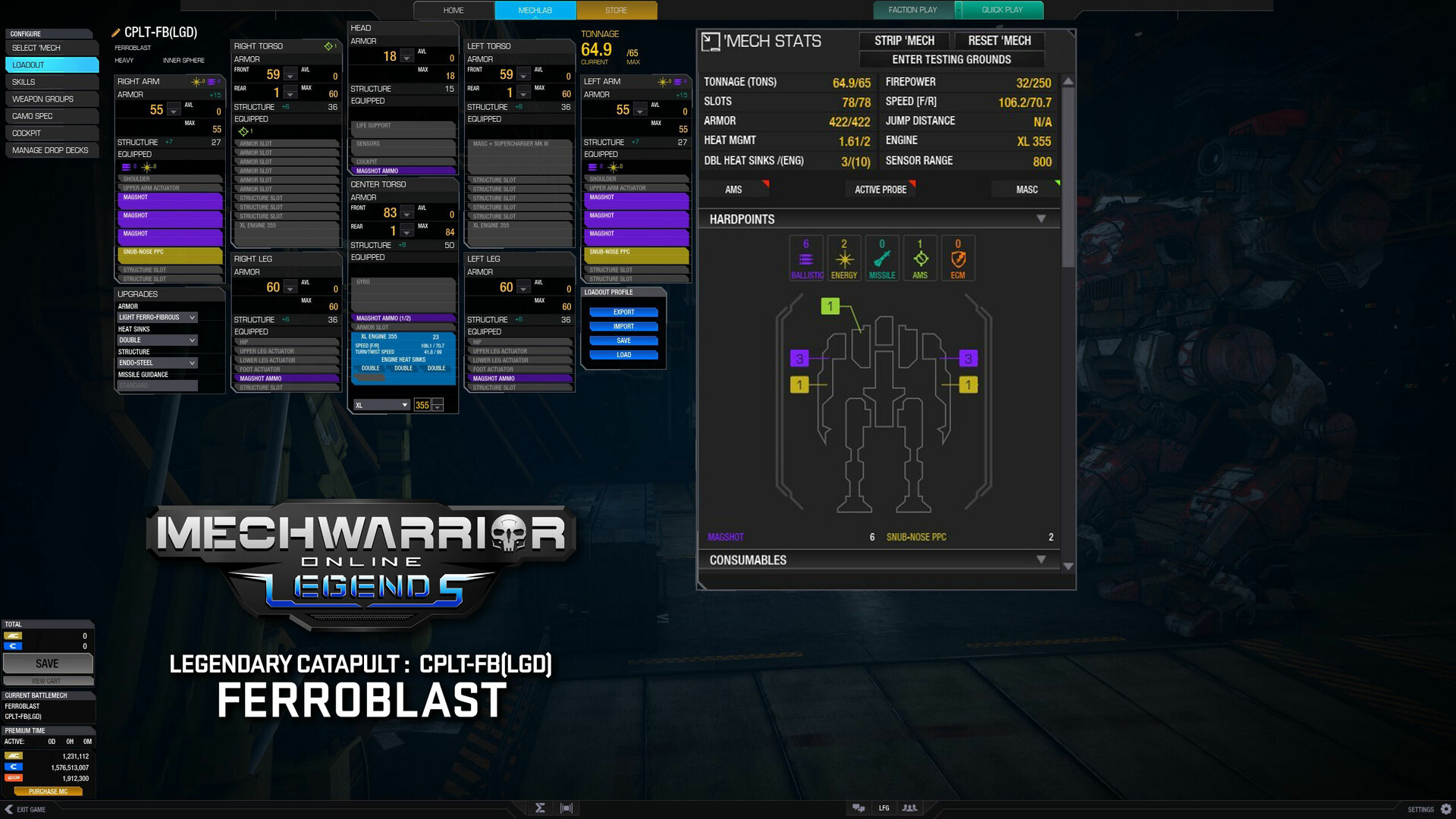Select the Energy hardpoints icon
The height and width of the screenshot is (819, 1456).
coord(843,258)
